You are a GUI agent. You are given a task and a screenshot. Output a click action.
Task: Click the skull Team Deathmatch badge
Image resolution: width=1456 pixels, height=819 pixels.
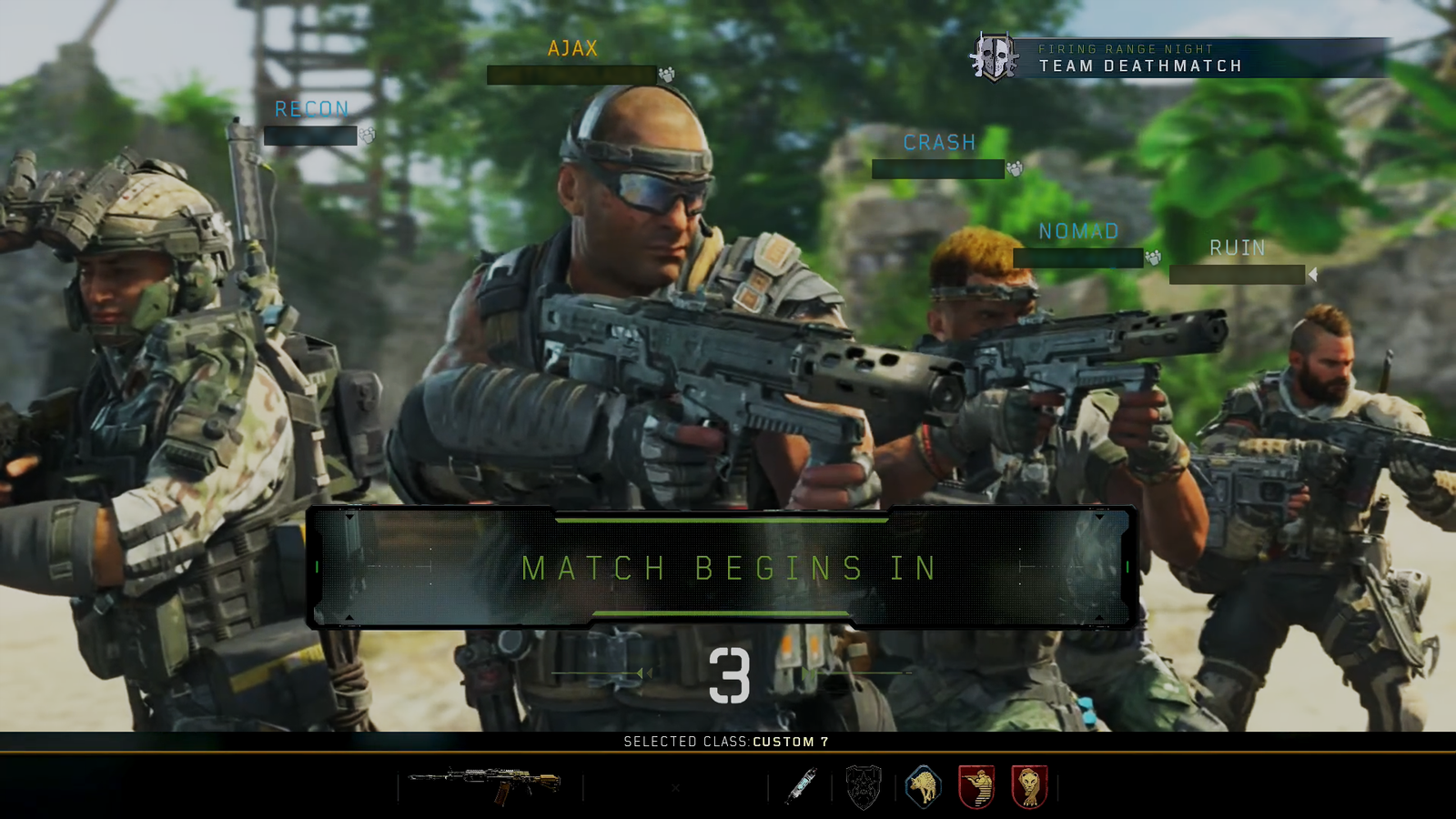pyautogui.click(x=994, y=56)
